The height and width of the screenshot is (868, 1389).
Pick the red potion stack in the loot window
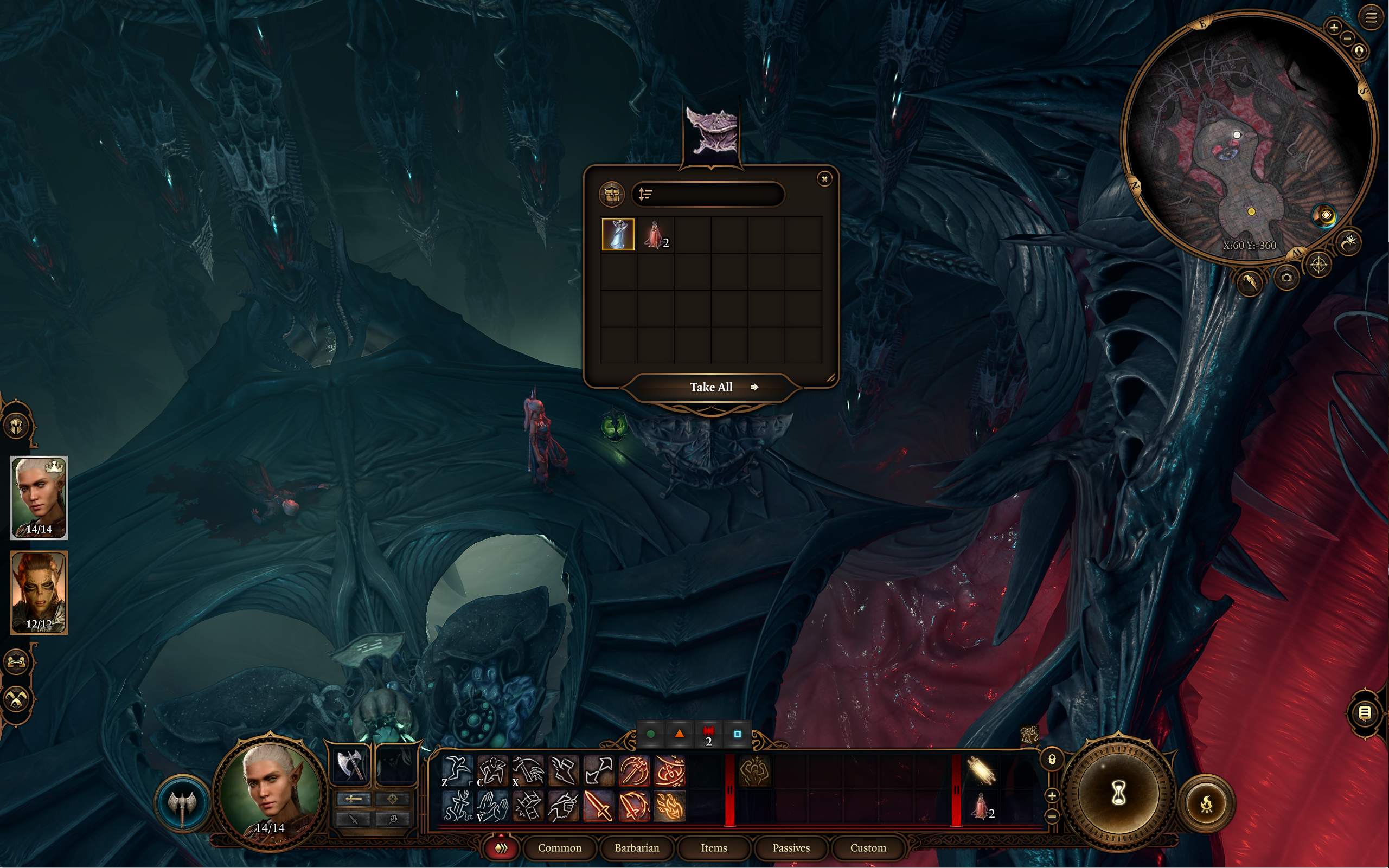(655, 234)
